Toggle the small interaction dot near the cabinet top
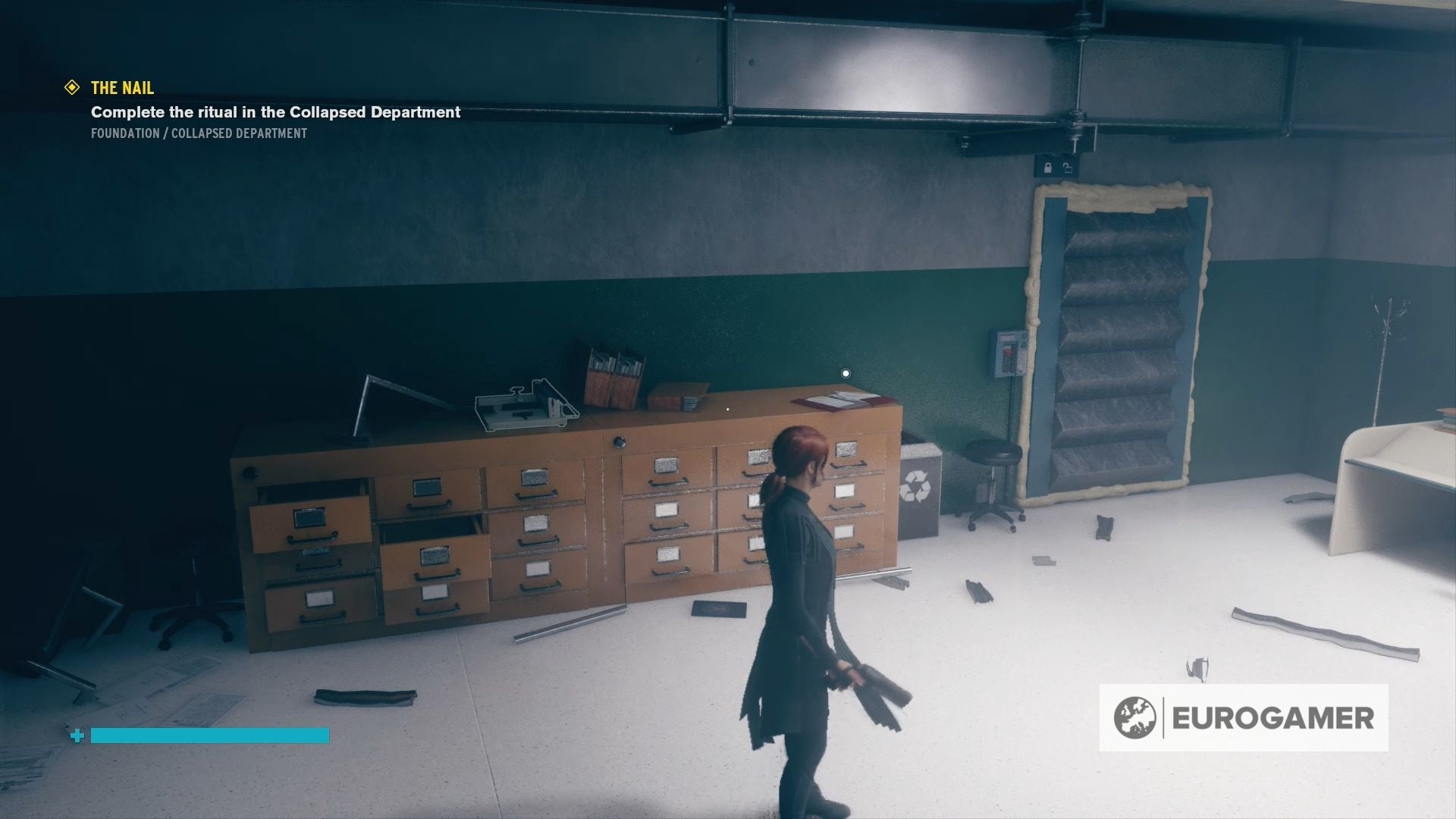The height and width of the screenshot is (819, 1456). (726, 408)
